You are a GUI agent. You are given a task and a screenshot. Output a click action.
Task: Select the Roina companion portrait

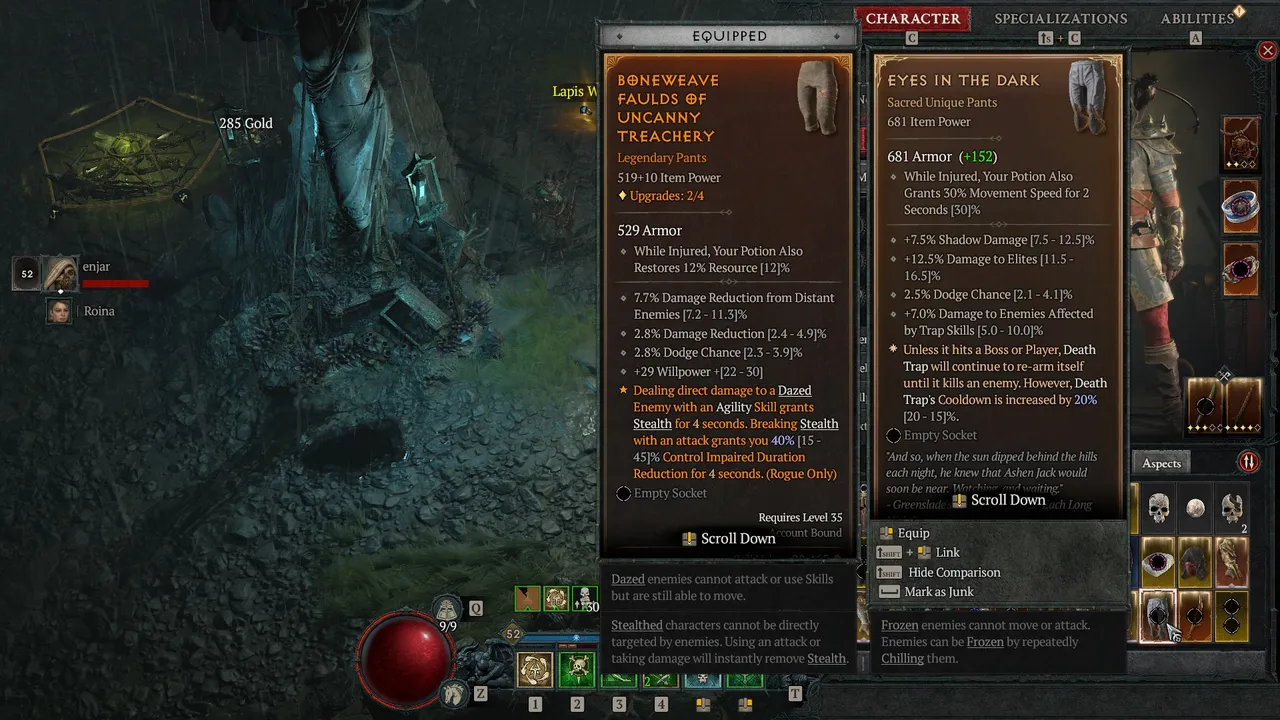pyautogui.click(x=60, y=311)
